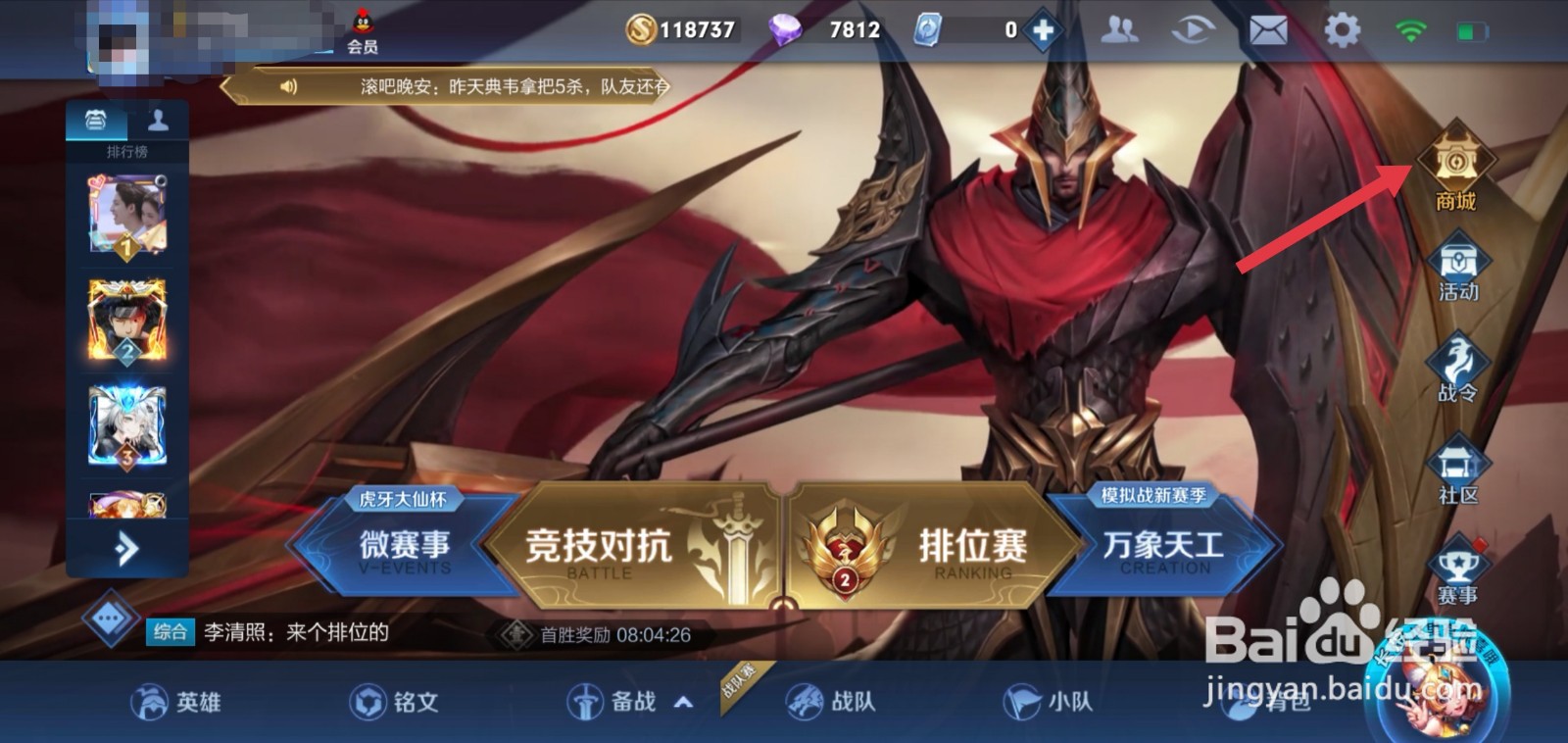Toggle the 综合 chat channel selector
The height and width of the screenshot is (743, 1568).
tap(171, 633)
